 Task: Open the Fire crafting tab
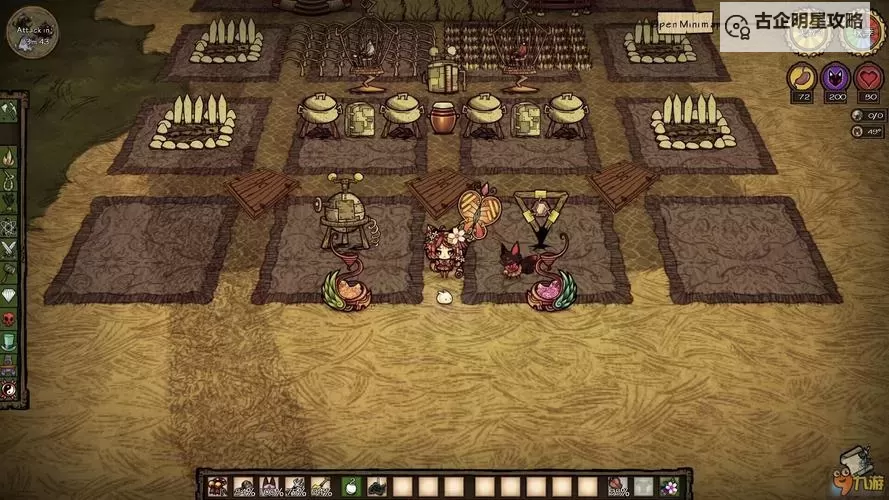tap(9, 156)
